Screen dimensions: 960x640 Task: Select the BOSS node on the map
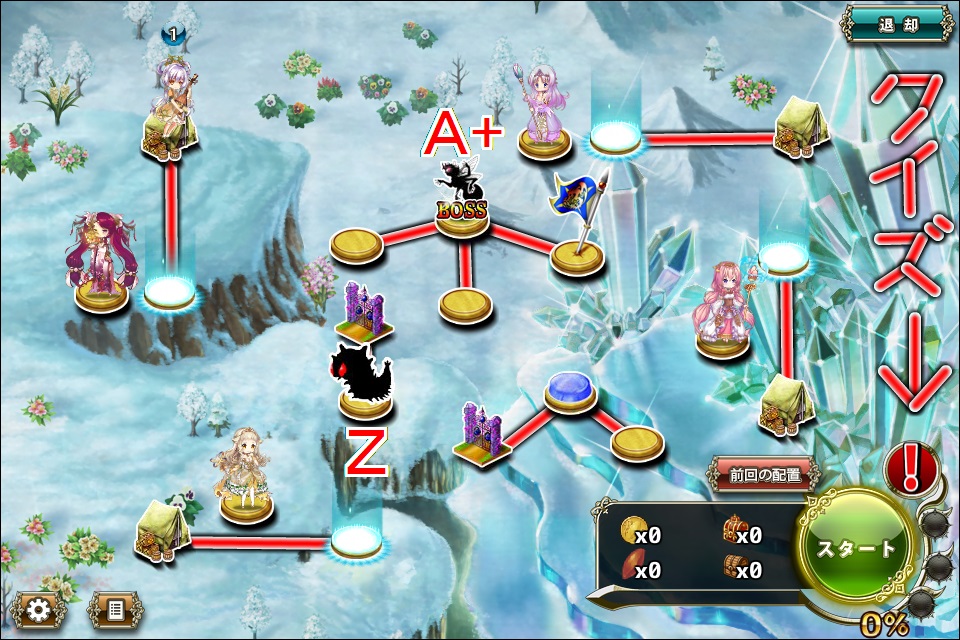pyautogui.click(x=461, y=205)
